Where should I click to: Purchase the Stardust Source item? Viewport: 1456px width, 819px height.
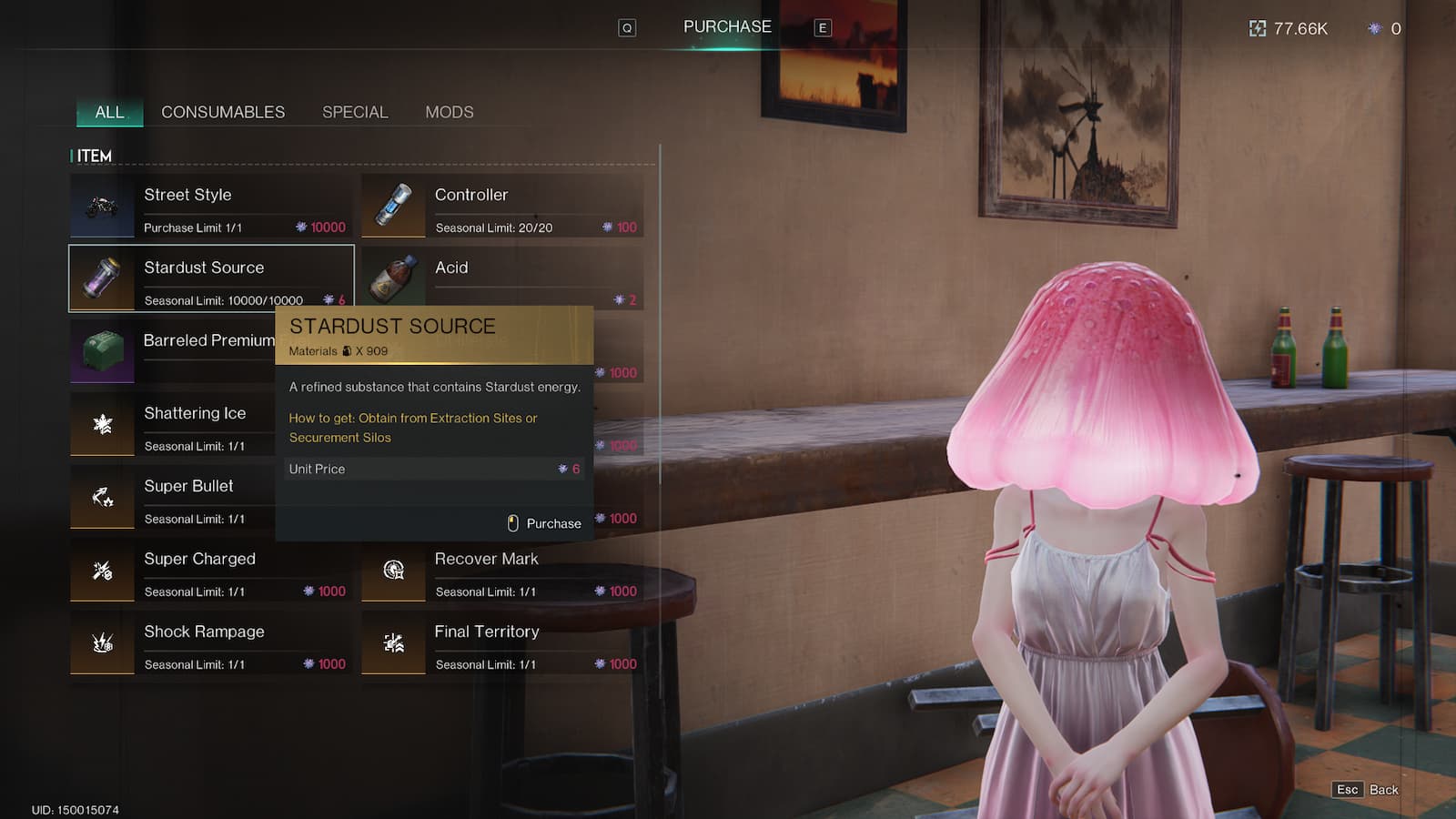(x=544, y=523)
